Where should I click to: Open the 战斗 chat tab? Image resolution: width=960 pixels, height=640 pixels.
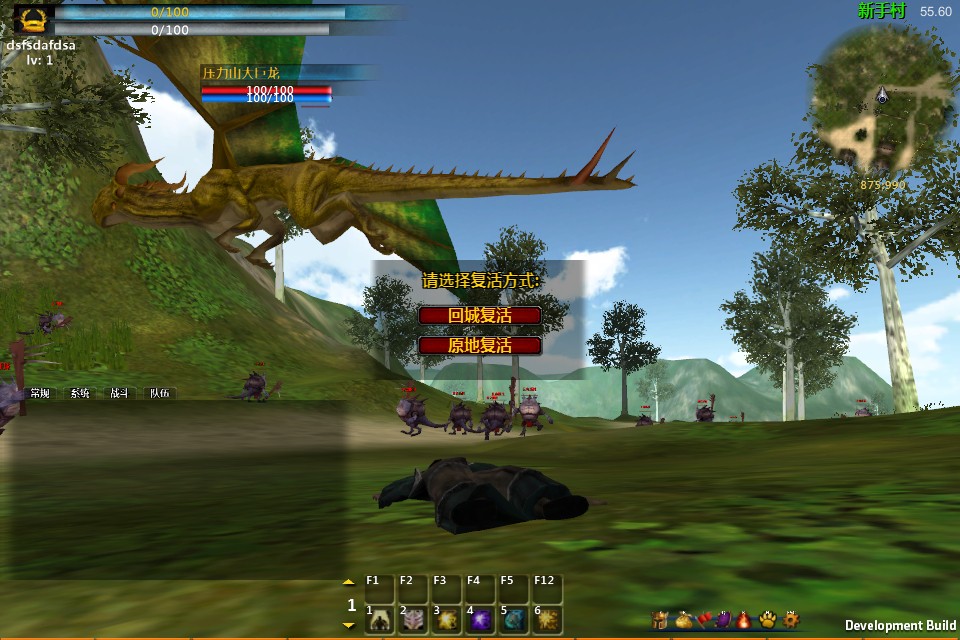120,393
